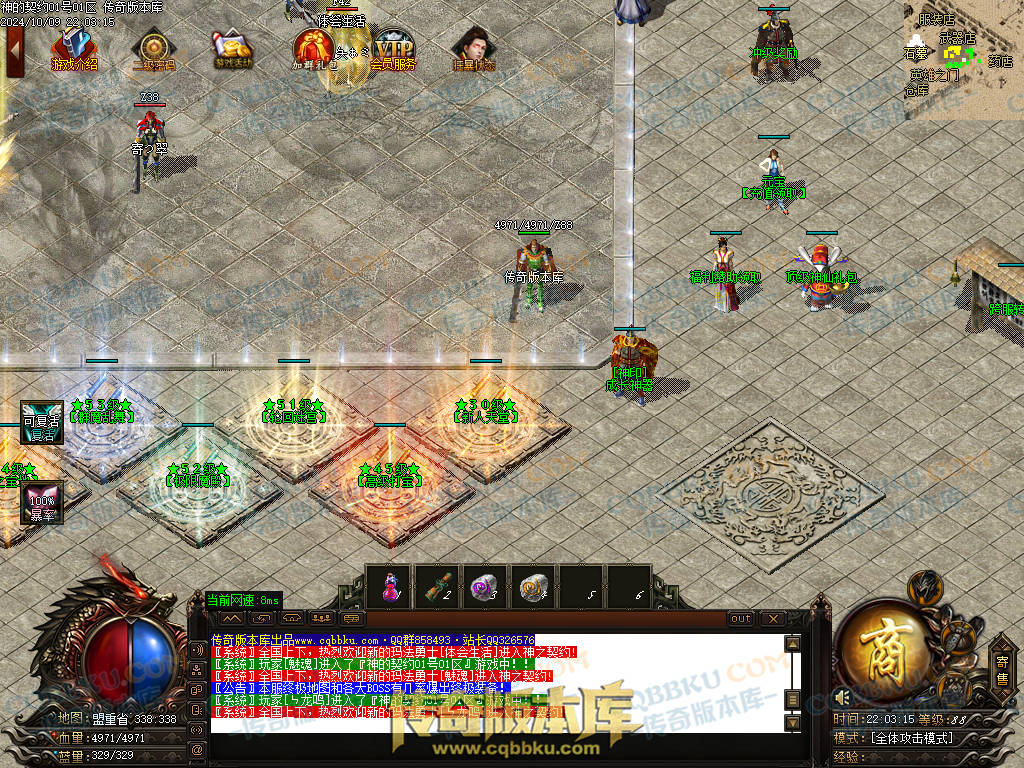Open the 狂暴状态 berserk status portrait icon
1024x768 pixels.
pos(472,48)
